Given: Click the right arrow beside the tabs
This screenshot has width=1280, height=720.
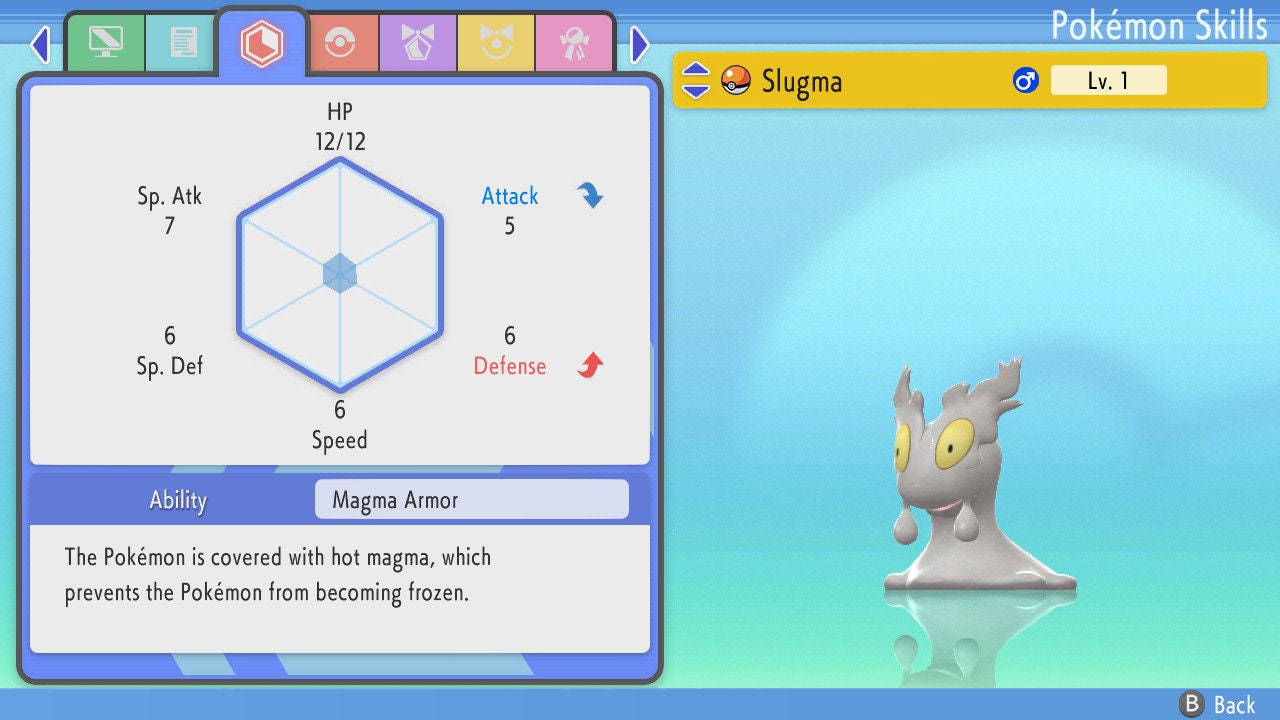Looking at the screenshot, I should click(640, 44).
